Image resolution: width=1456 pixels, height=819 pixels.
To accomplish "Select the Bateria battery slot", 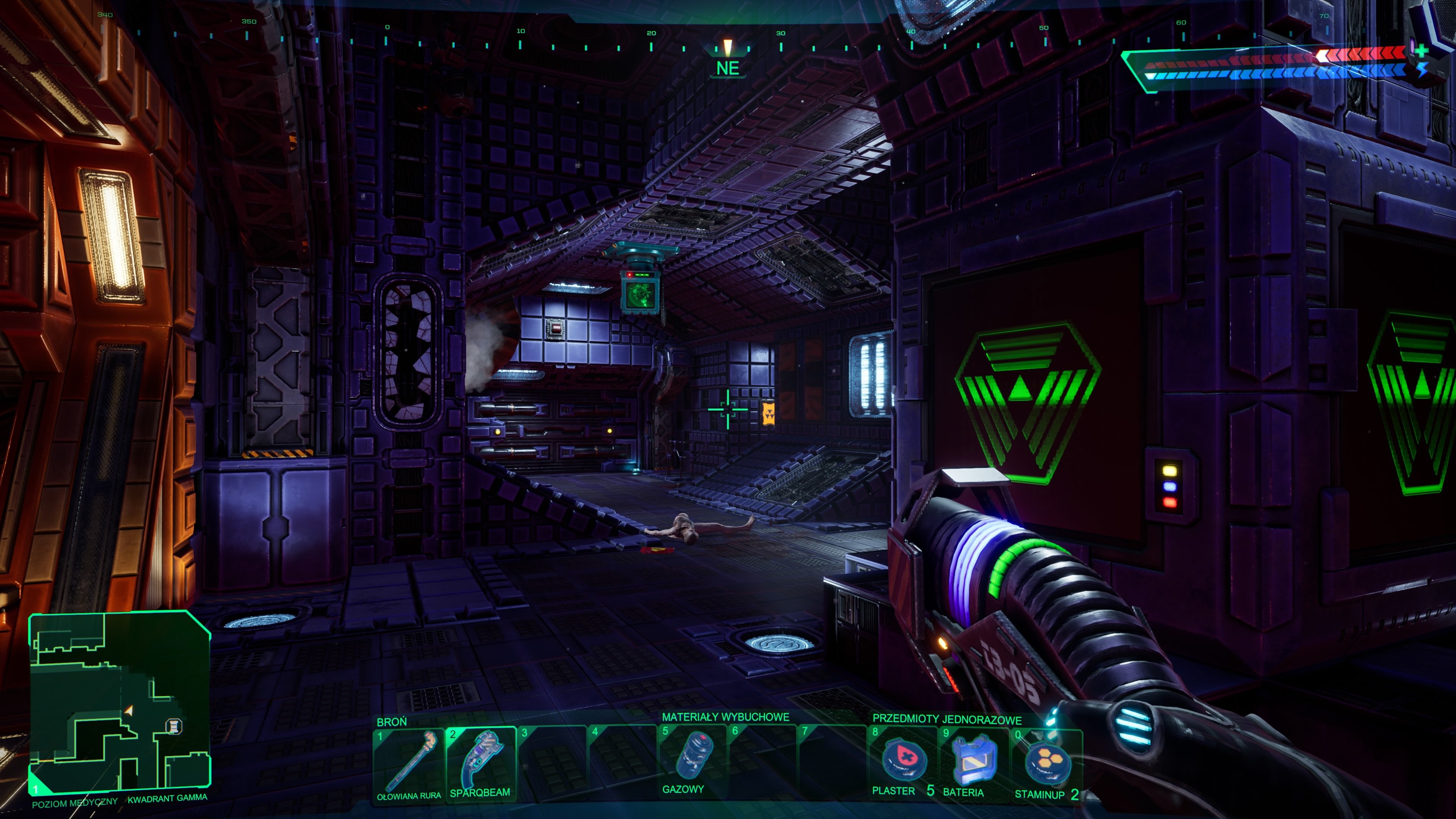I will pos(974,763).
